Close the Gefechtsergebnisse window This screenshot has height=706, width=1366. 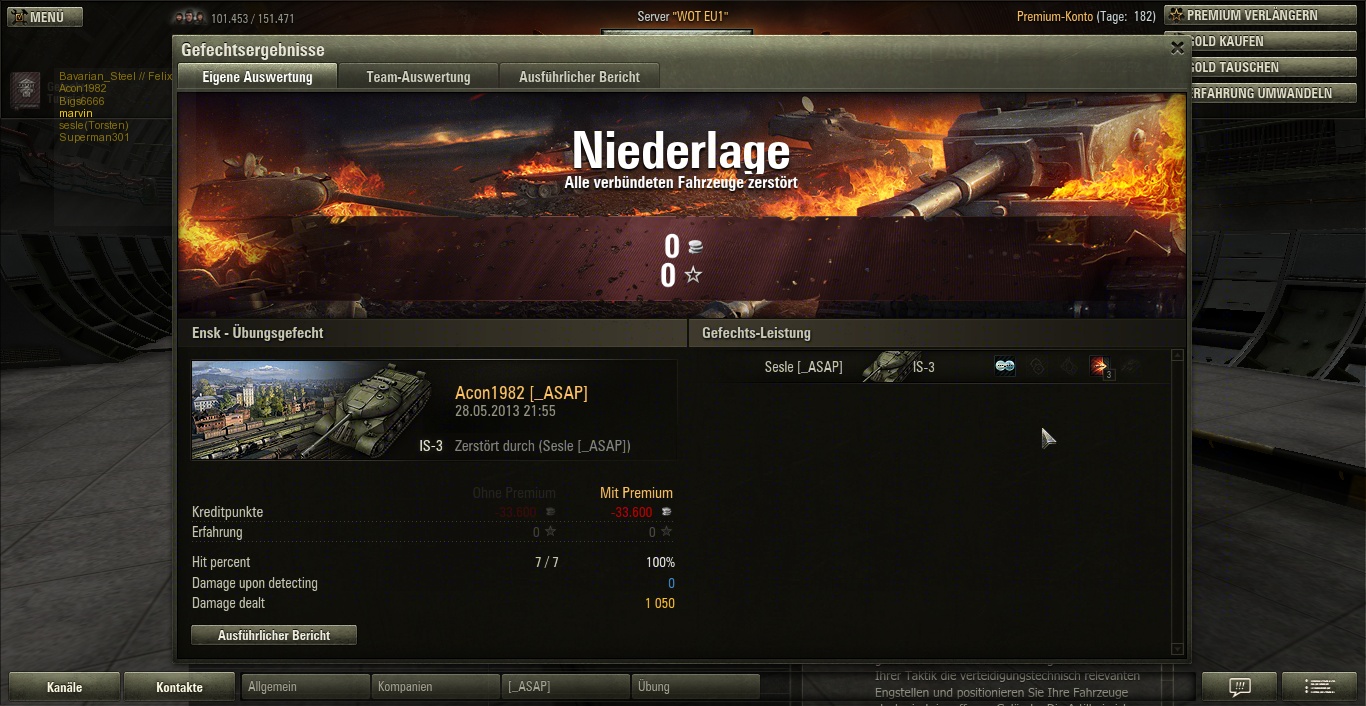pyautogui.click(x=1177, y=47)
